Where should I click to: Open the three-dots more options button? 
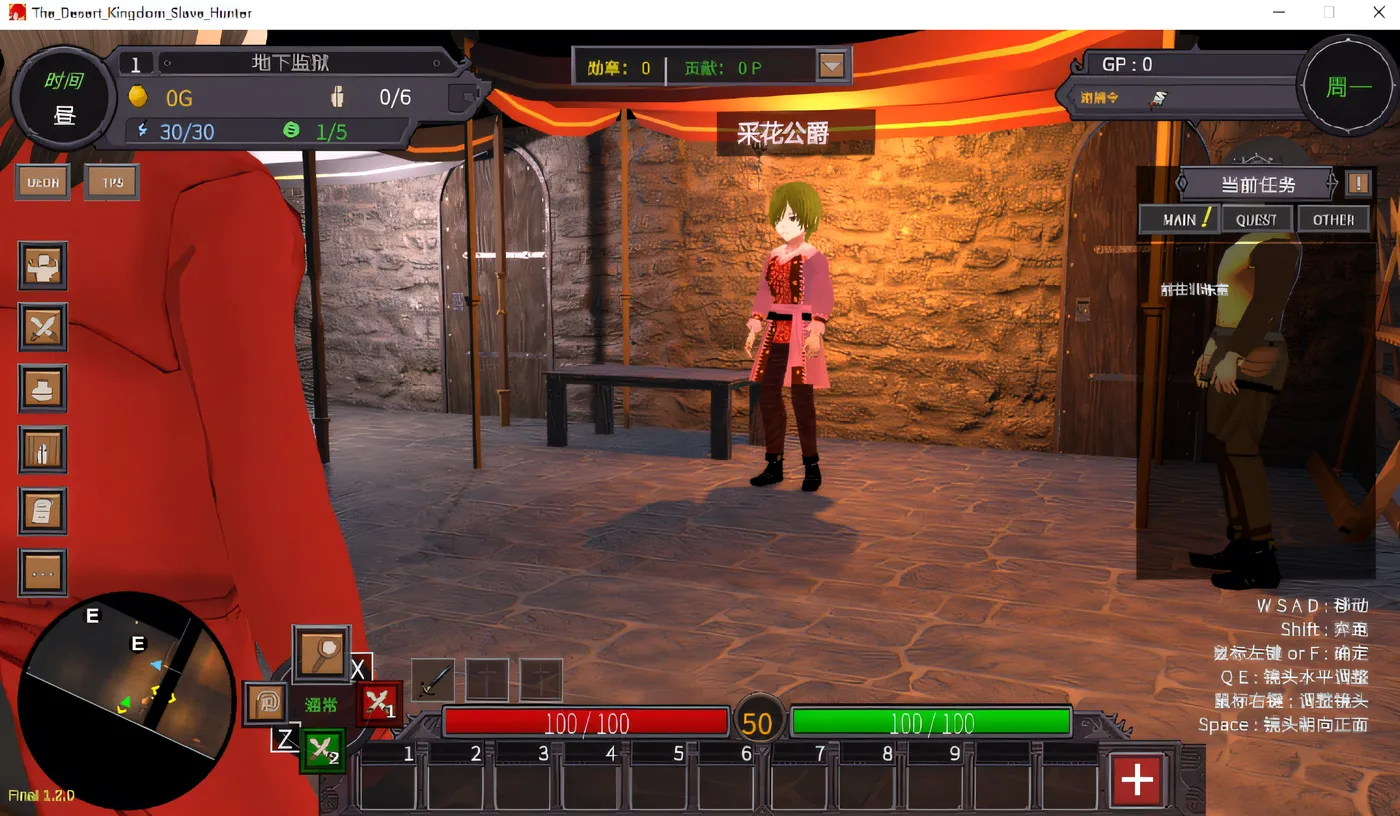click(43, 573)
